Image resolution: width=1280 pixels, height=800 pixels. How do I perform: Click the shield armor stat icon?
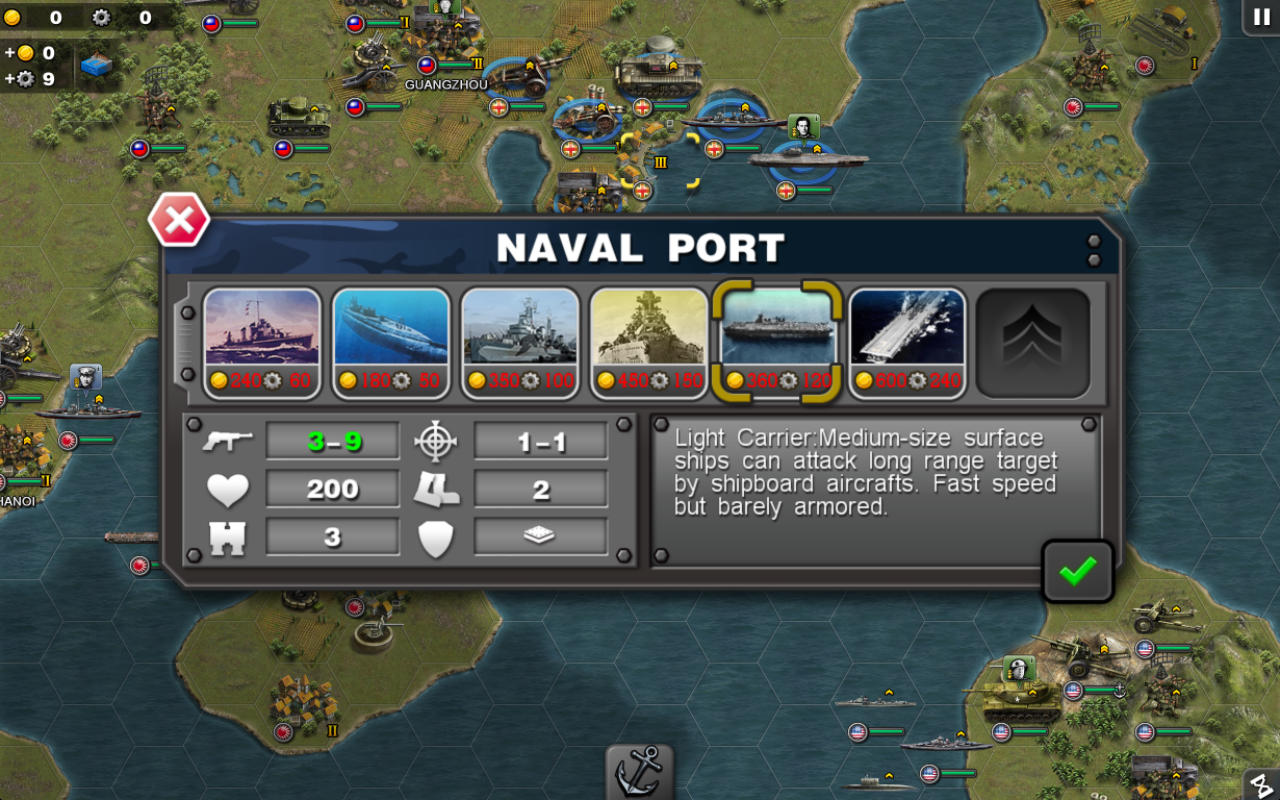437,537
